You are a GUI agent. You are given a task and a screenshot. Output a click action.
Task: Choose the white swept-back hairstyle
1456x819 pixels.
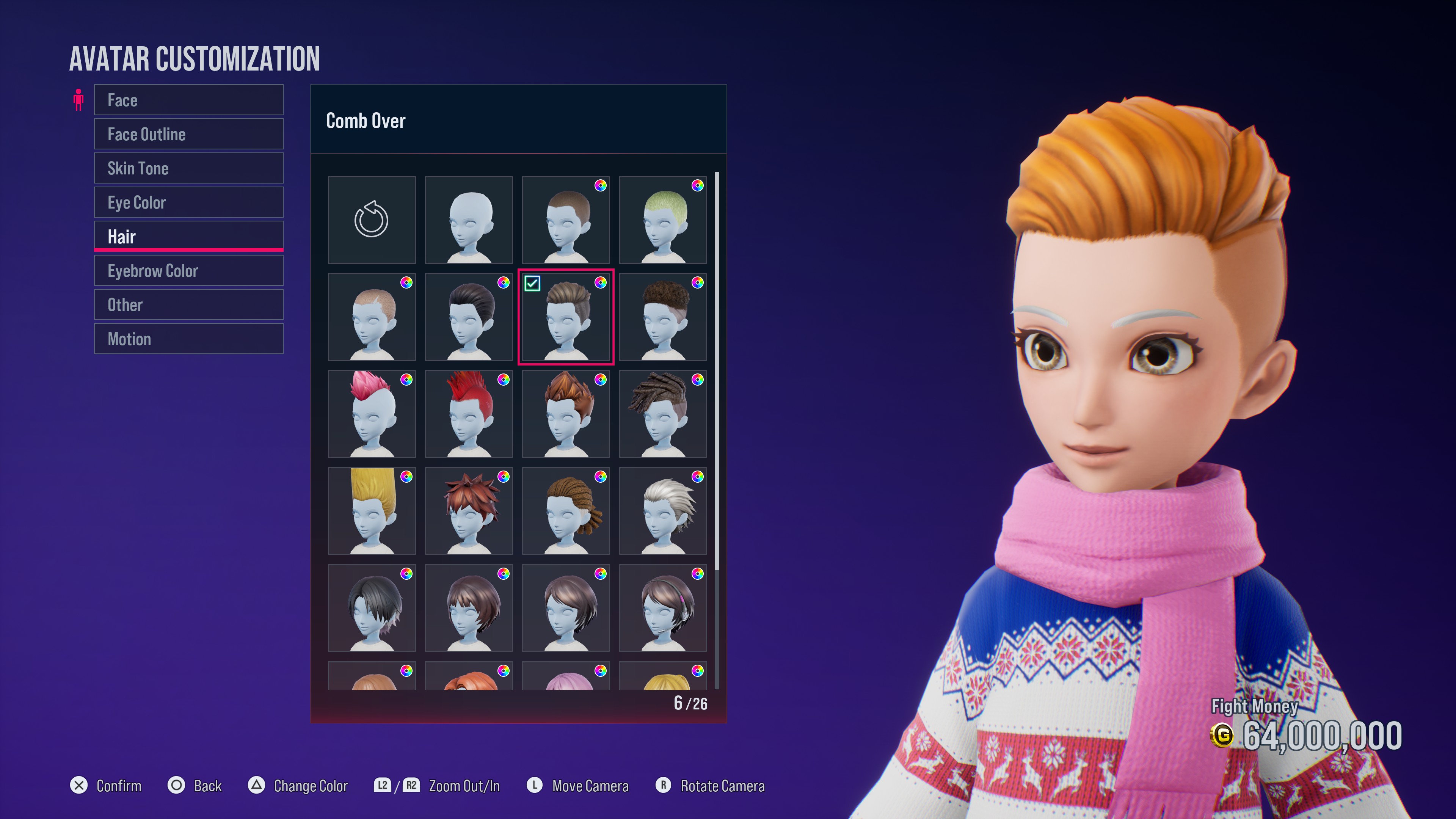[662, 511]
